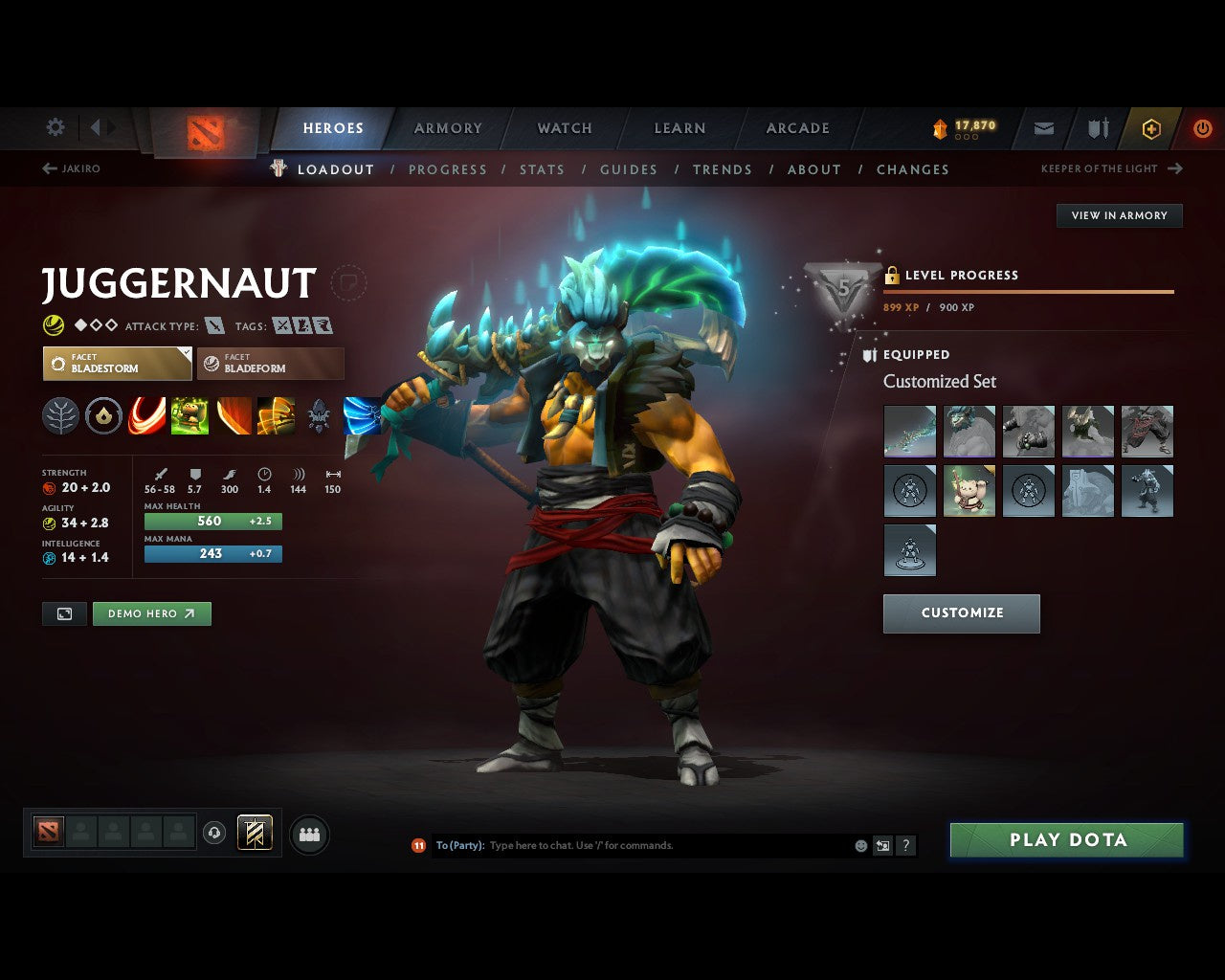This screenshot has width=1225, height=980.
Task: Click the courier thumbnail in Customized Set
Action: point(969,490)
